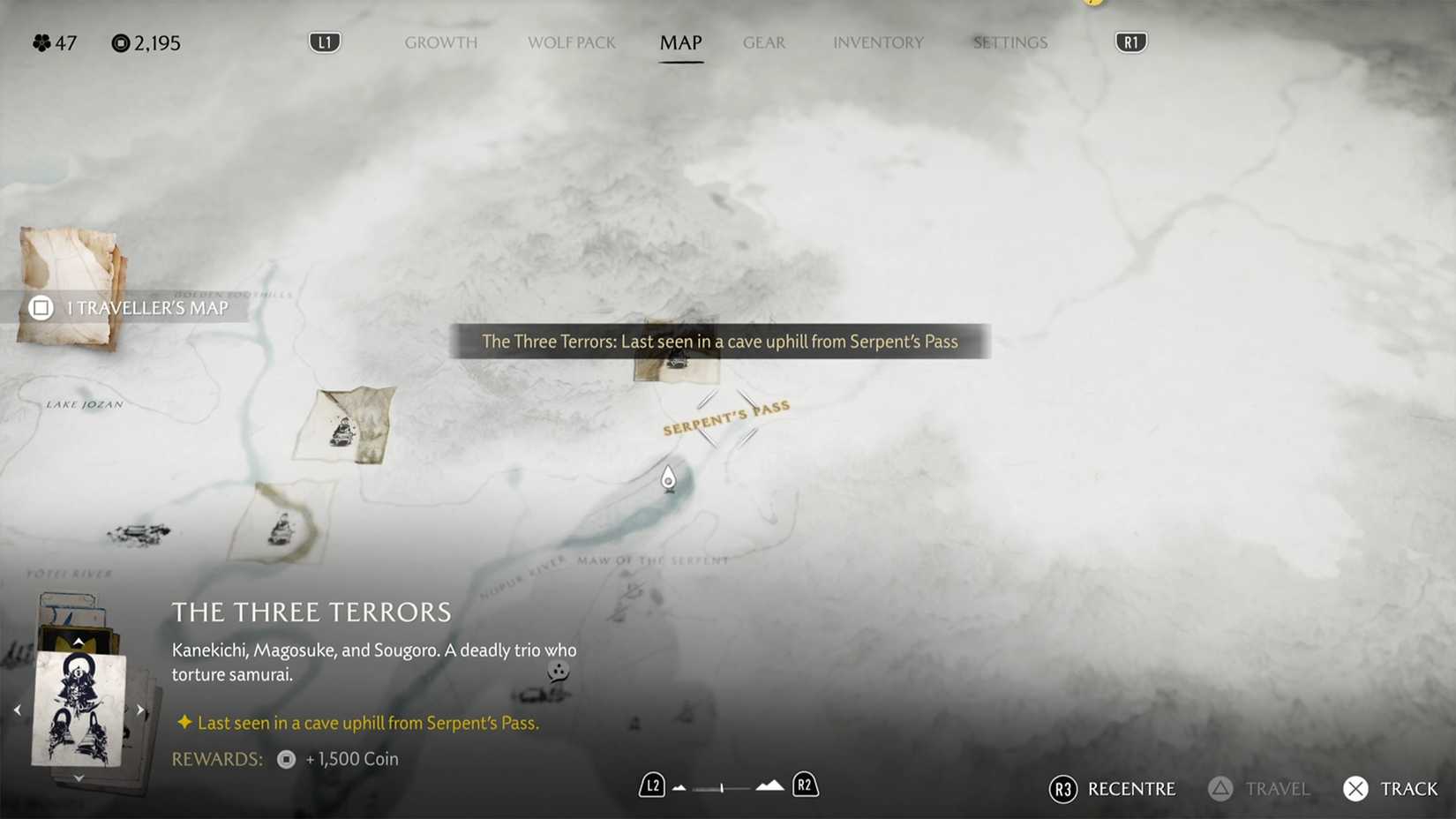The height and width of the screenshot is (819, 1456).
Task: Recentre the map using R3
Action: [1113, 789]
